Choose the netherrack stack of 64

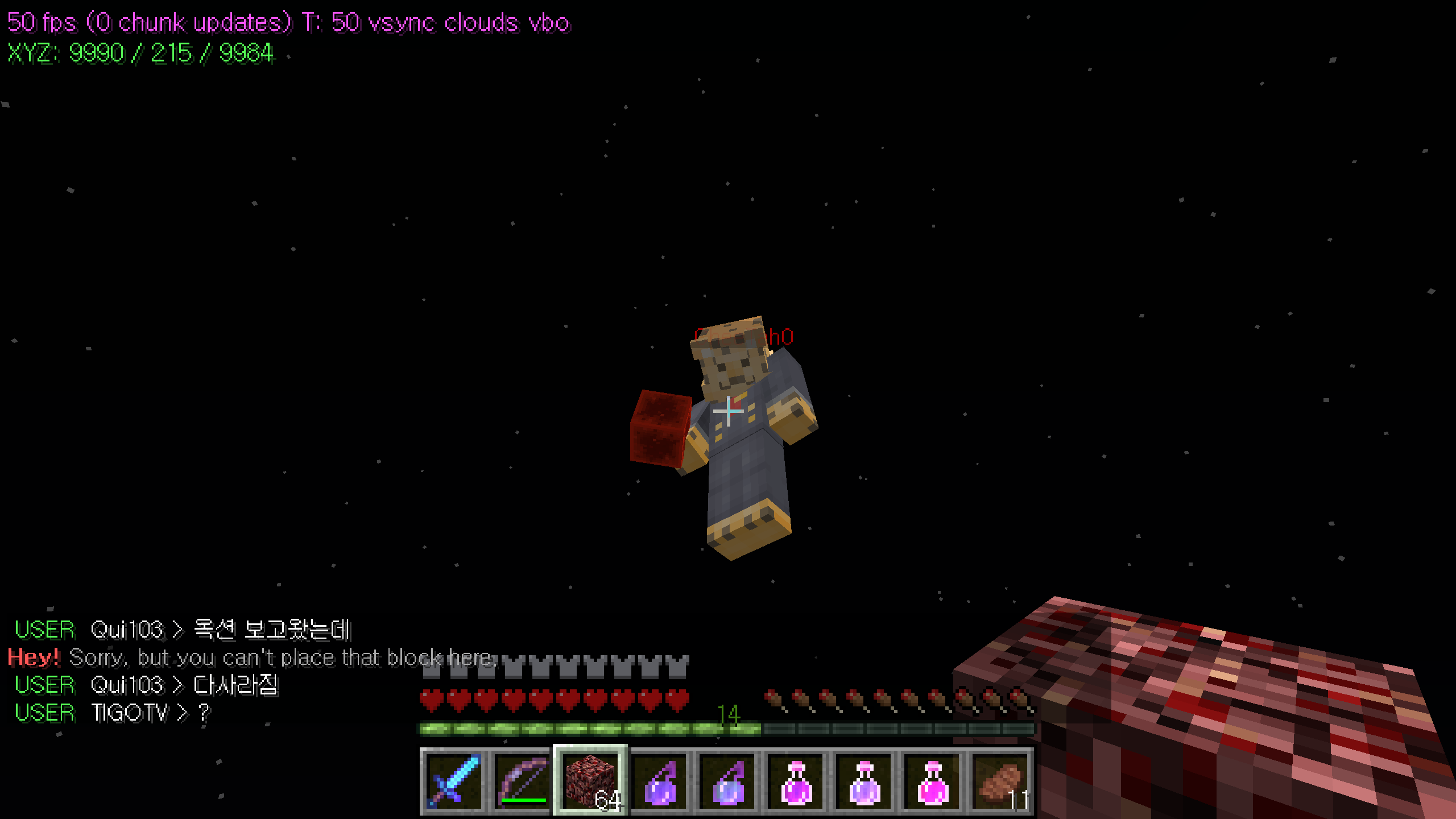point(590,781)
